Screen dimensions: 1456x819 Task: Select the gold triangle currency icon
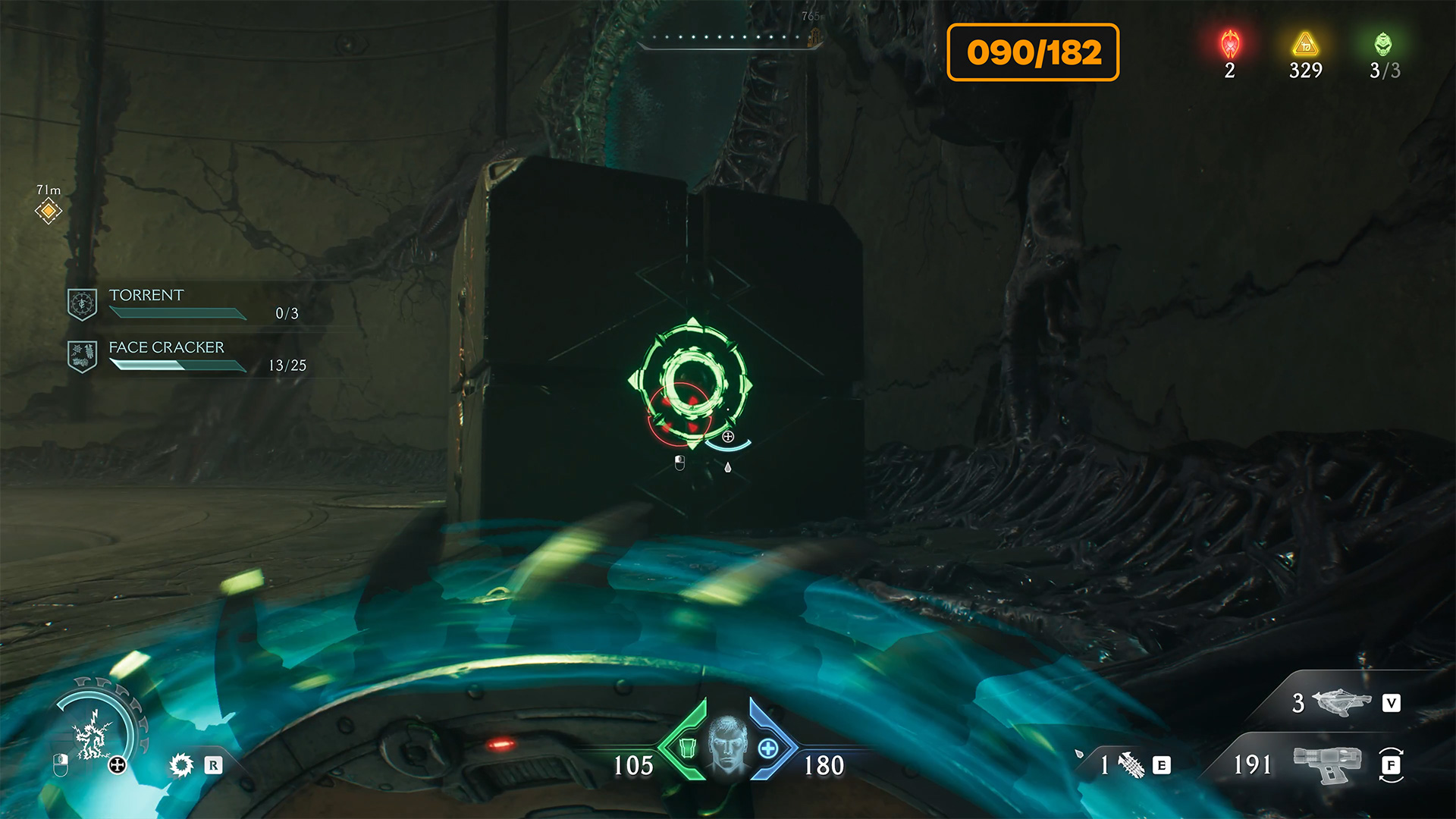[1305, 45]
